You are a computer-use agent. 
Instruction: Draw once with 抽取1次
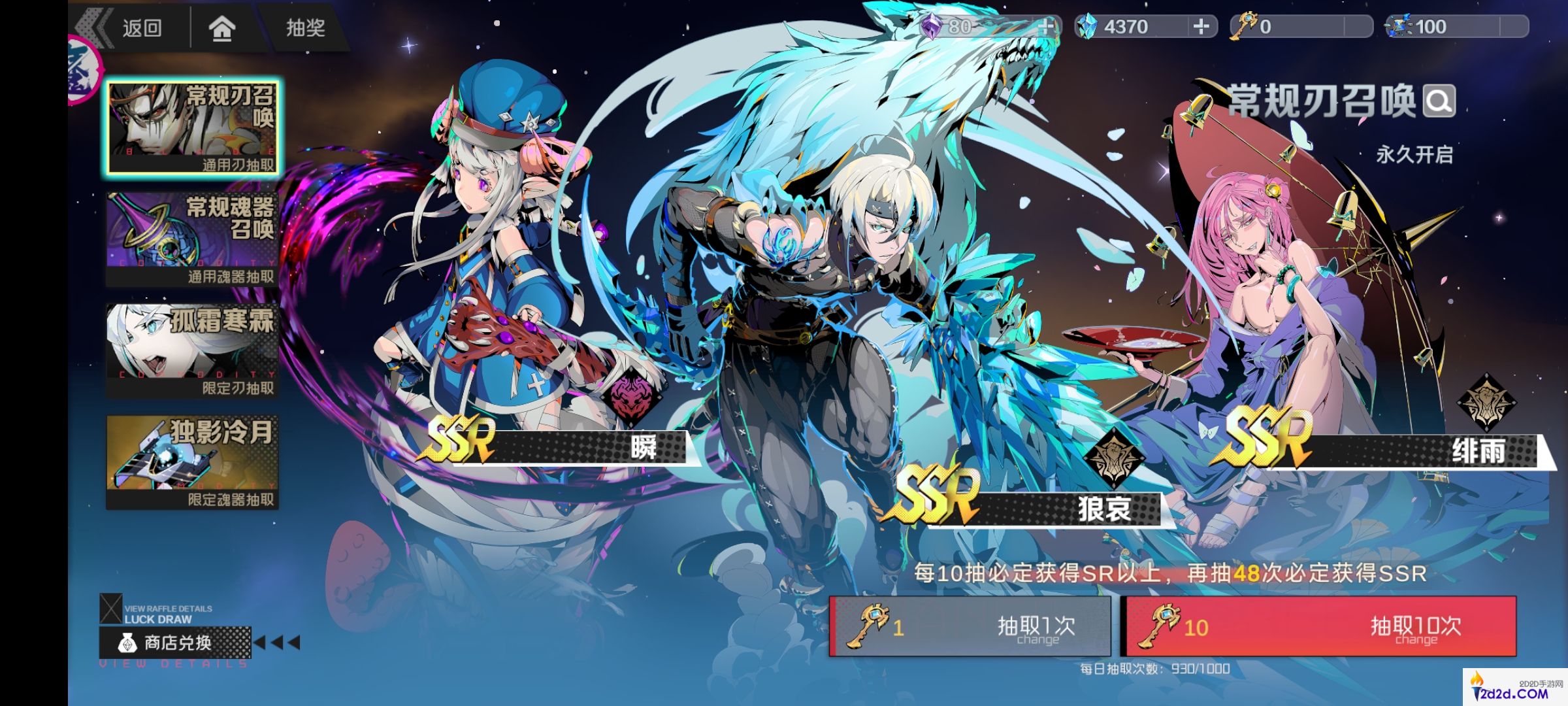tap(970, 626)
